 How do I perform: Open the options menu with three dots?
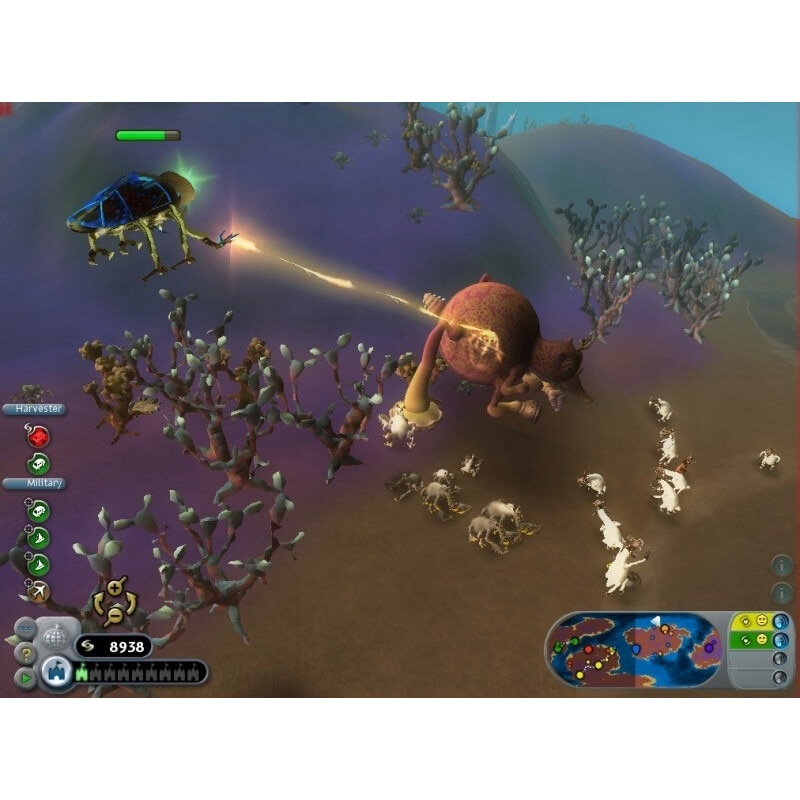pyautogui.click(x=25, y=629)
